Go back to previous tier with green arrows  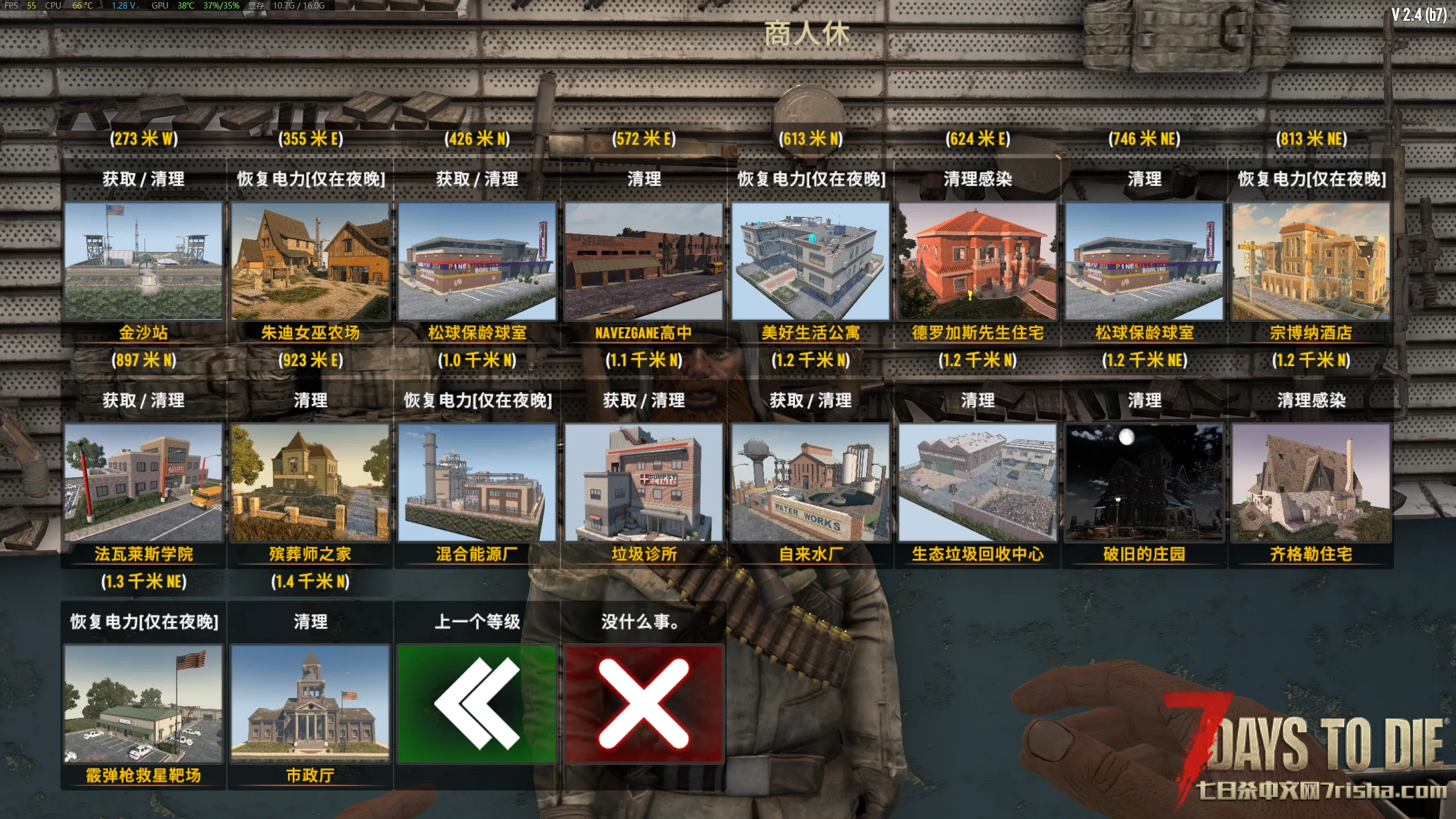477,704
